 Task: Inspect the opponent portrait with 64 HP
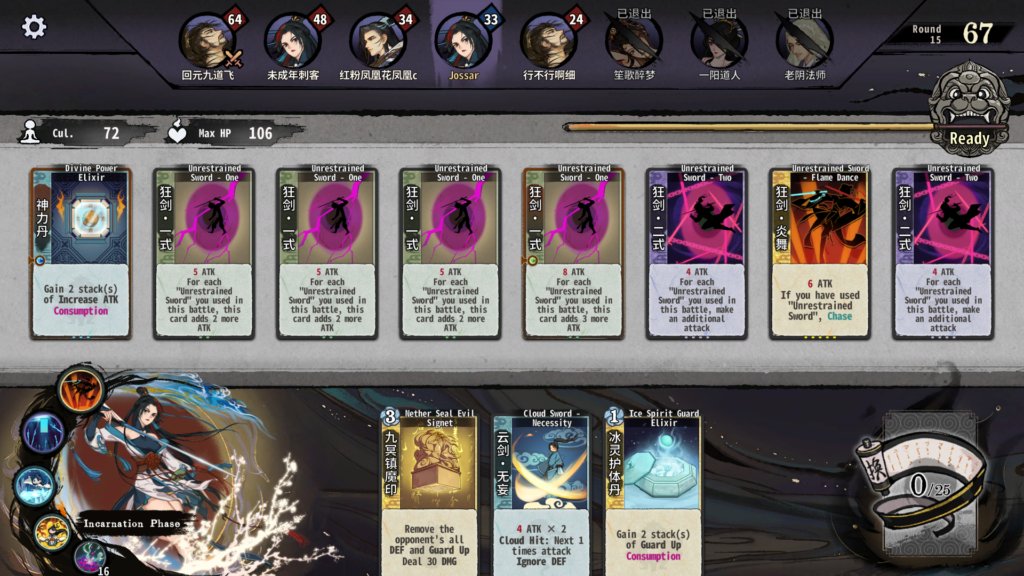tap(207, 41)
